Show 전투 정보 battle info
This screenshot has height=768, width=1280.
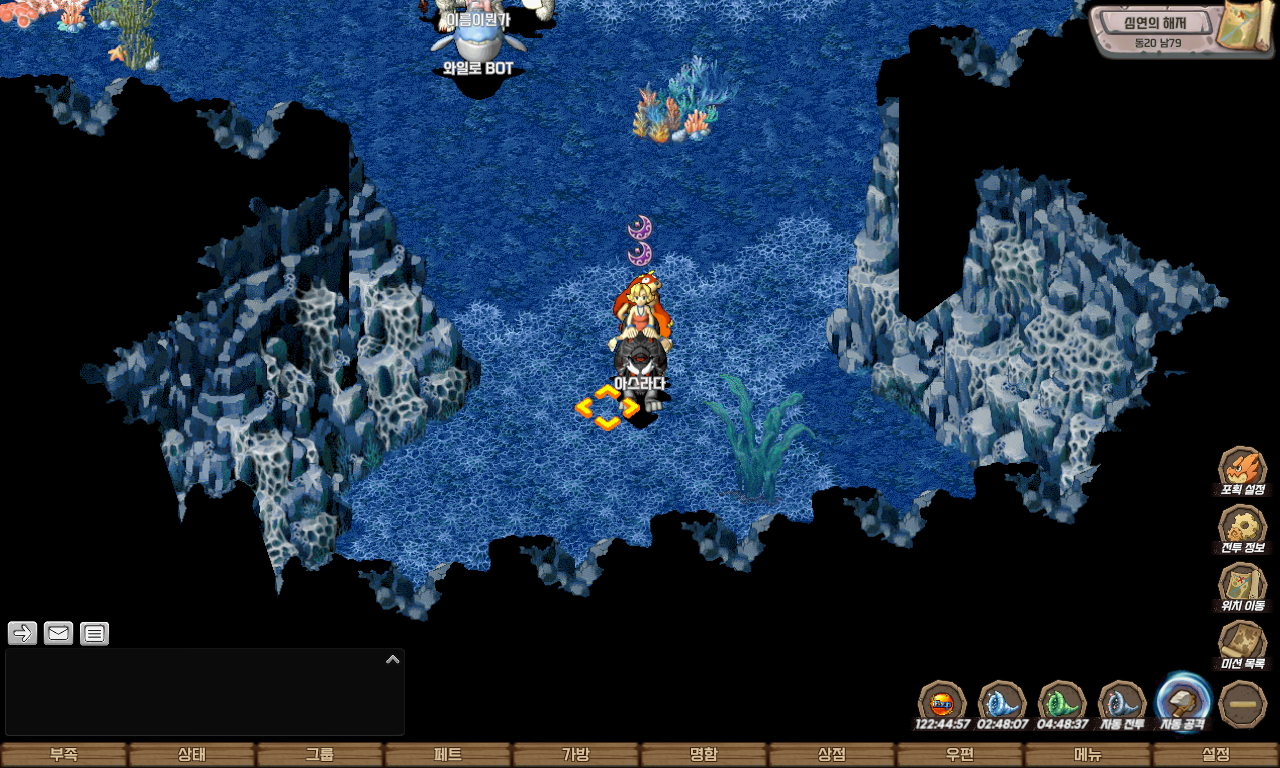coord(1242,527)
